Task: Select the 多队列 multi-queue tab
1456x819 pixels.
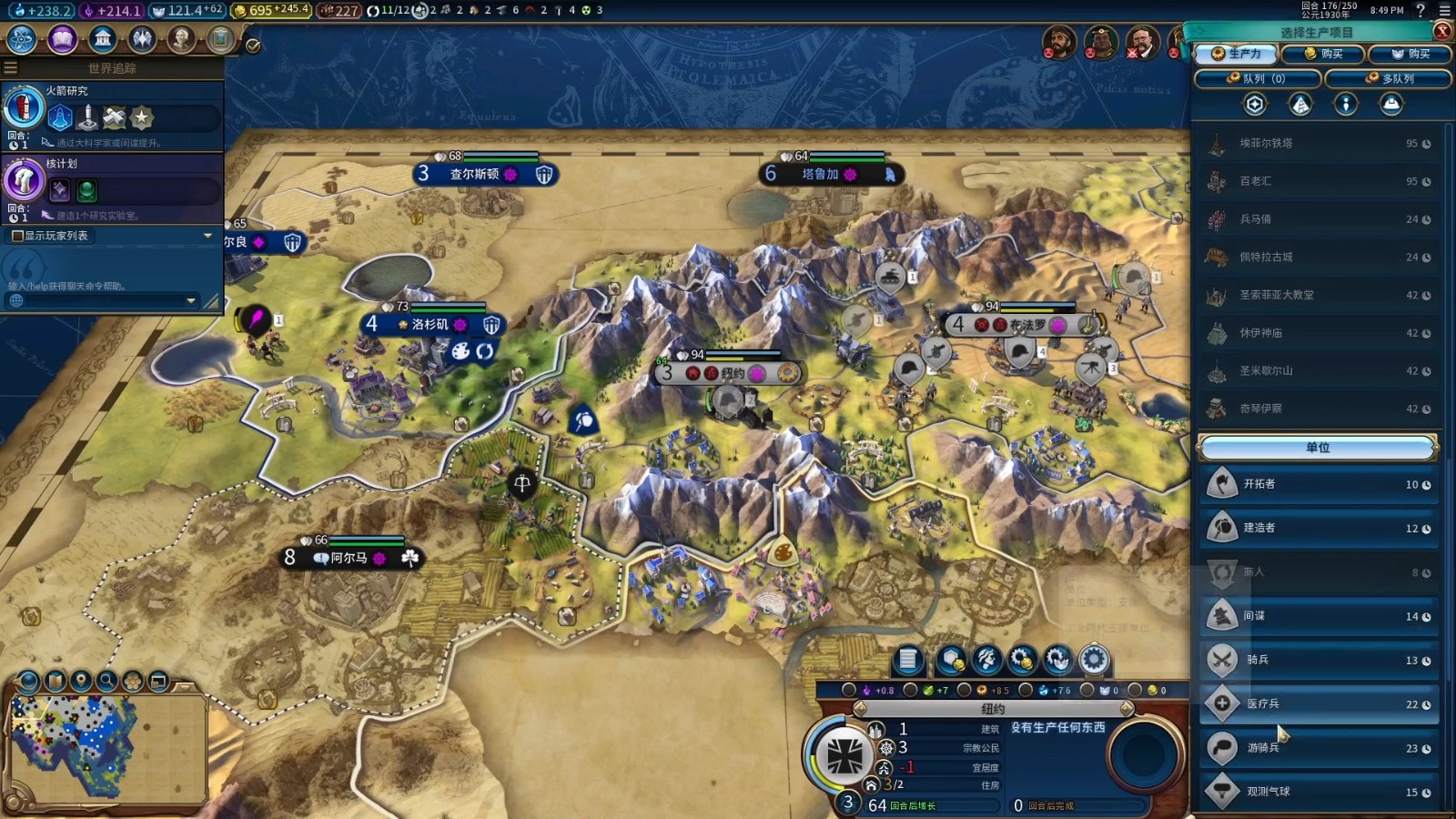Action: (x=1389, y=78)
